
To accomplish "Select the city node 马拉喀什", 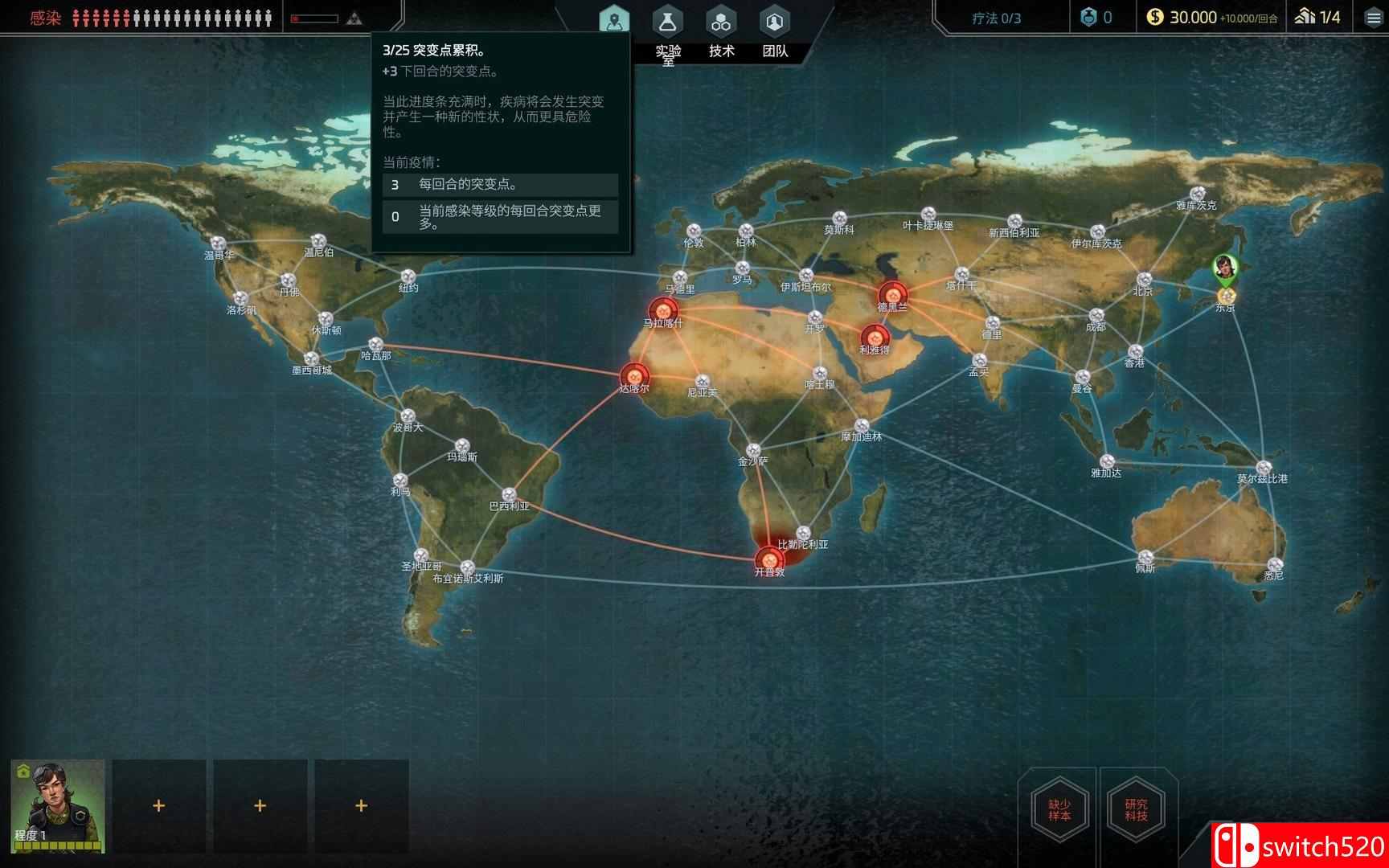I will pos(664,309).
